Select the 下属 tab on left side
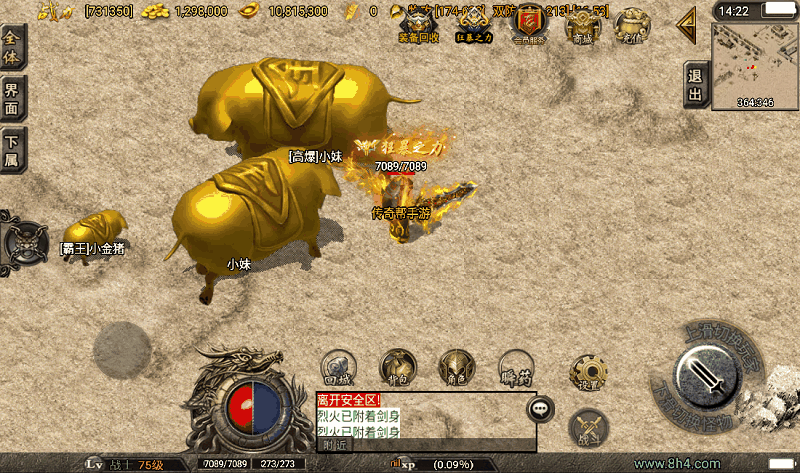The height and width of the screenshot is (473, 800). pos(12,150)
